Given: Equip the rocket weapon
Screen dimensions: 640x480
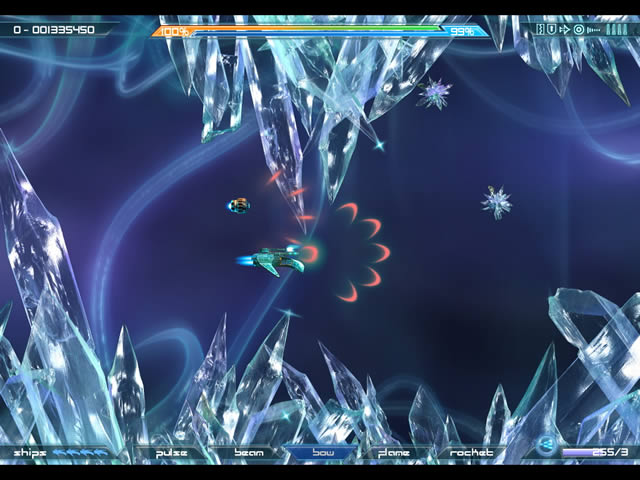Looking at the screenshot, I should coord(471,453).
